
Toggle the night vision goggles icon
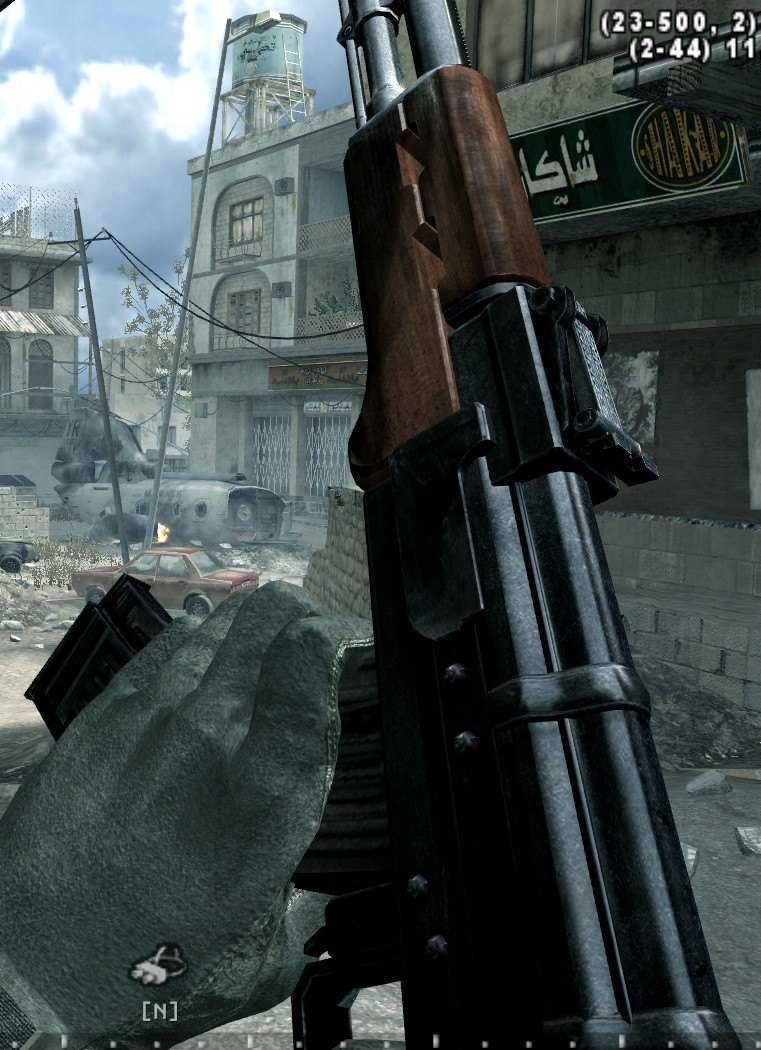coord(158,967)
